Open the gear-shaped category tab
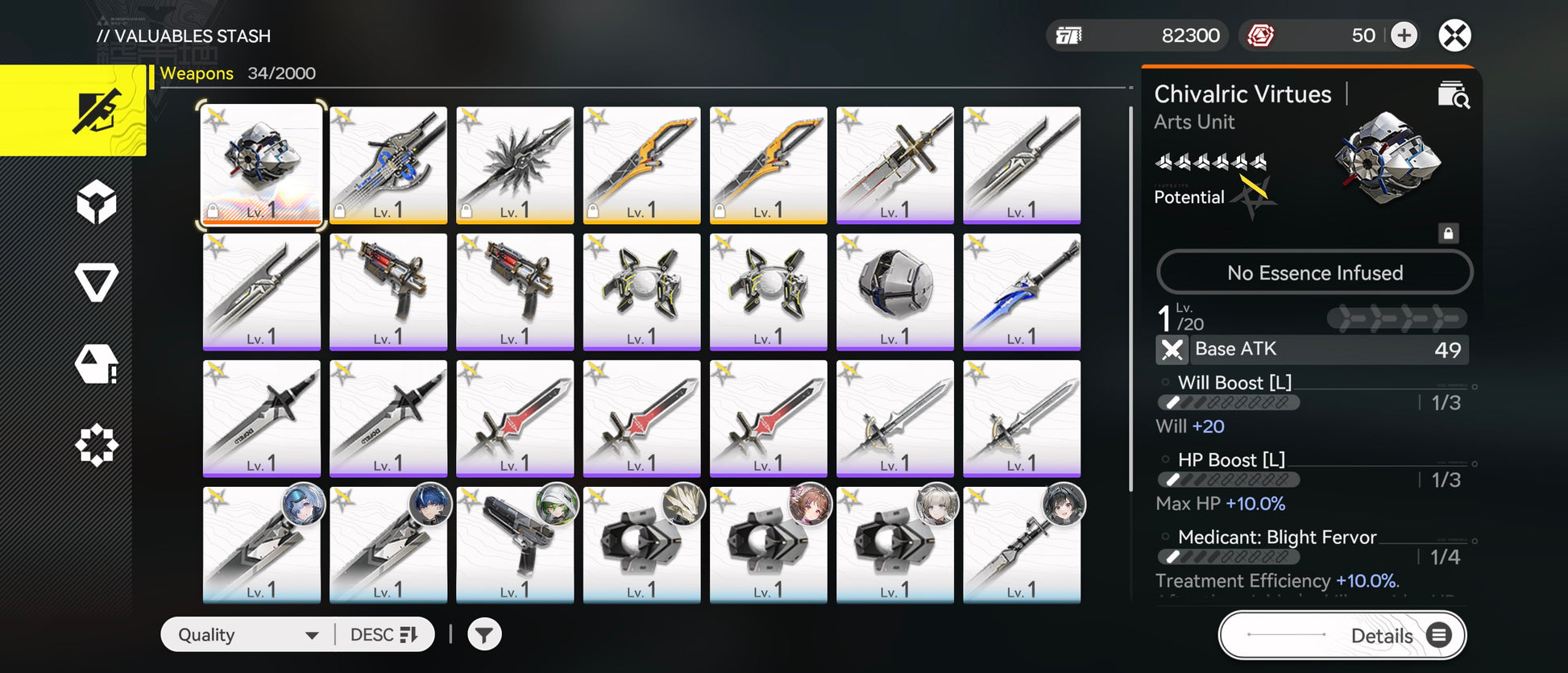This screenshot has height=673, width=1568. [97, 445]
